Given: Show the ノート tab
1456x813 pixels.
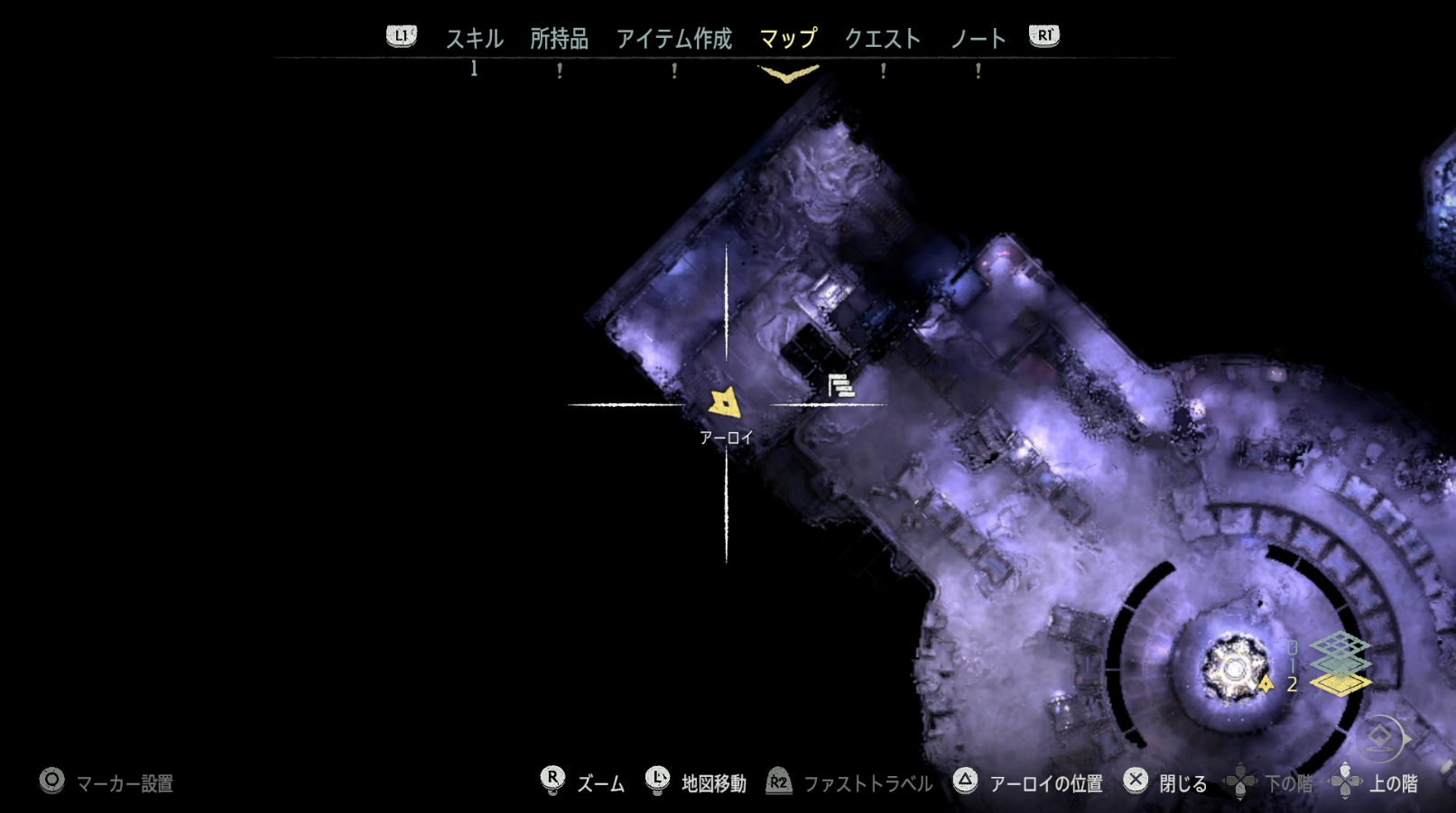Looking at the screenshot, I should (978, 39).
